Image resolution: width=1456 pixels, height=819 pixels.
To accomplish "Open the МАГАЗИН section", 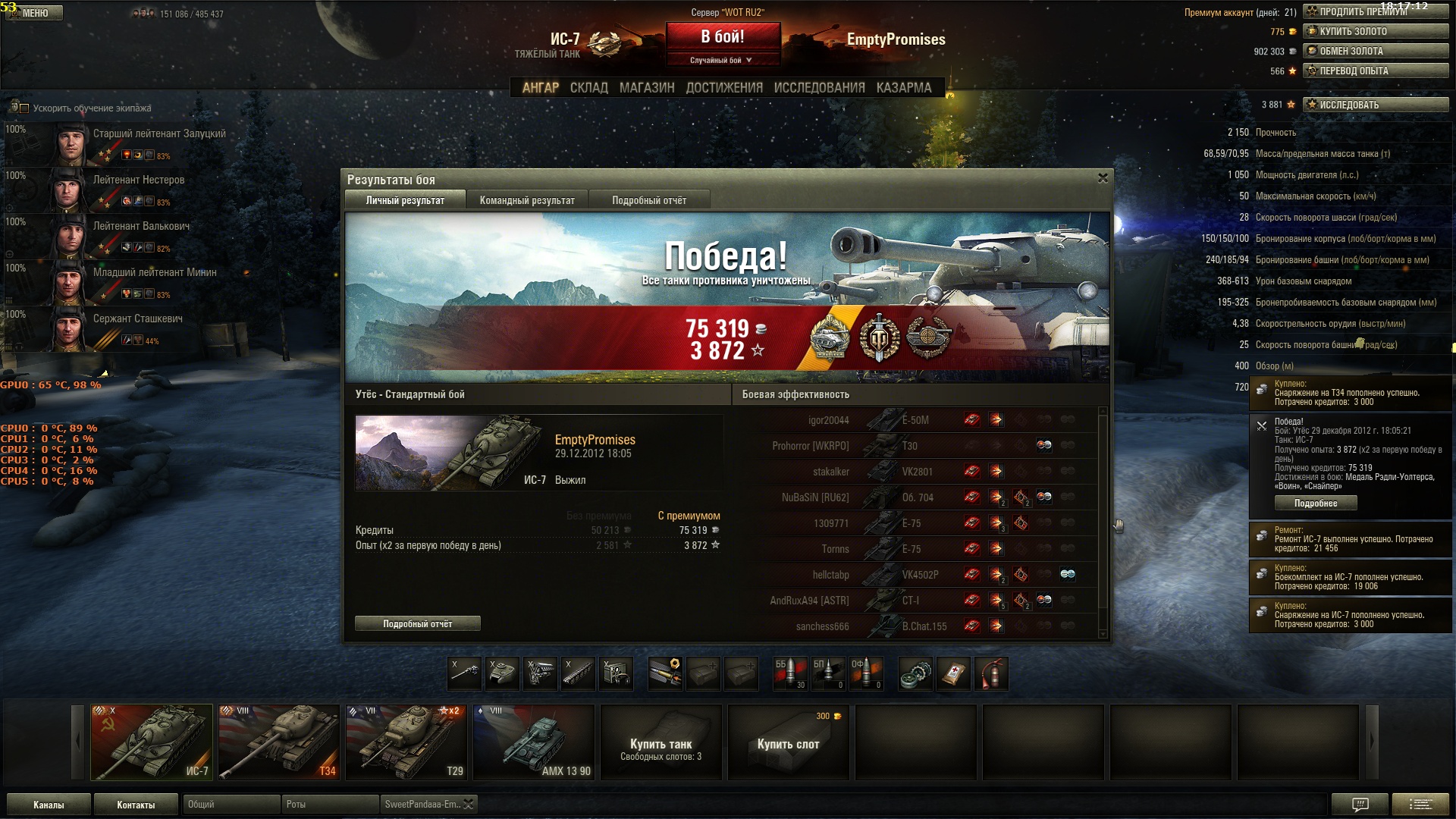I will pyautogui.click(x=647, y=88).
